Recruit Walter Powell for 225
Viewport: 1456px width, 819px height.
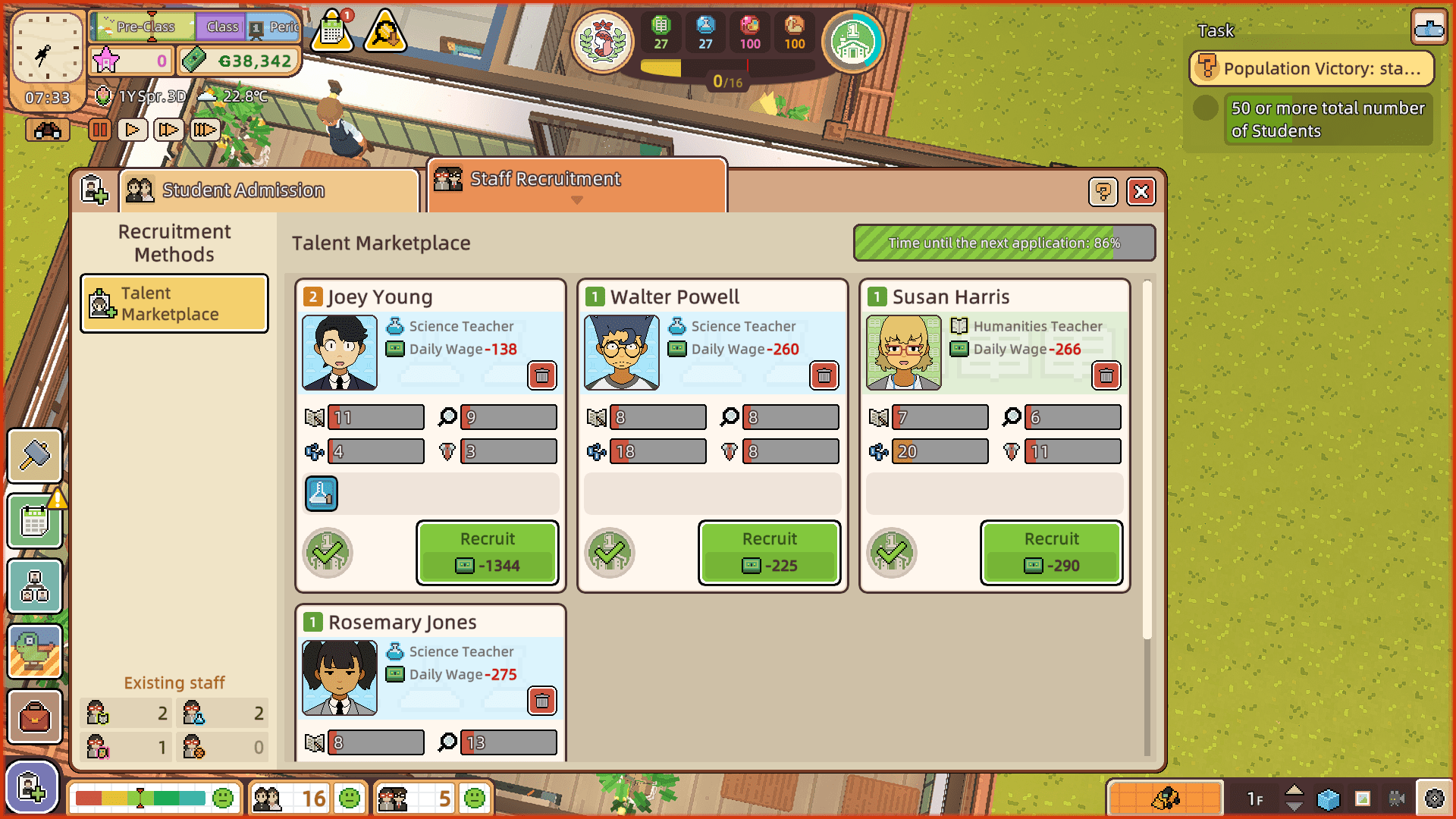tap(769, 553)
